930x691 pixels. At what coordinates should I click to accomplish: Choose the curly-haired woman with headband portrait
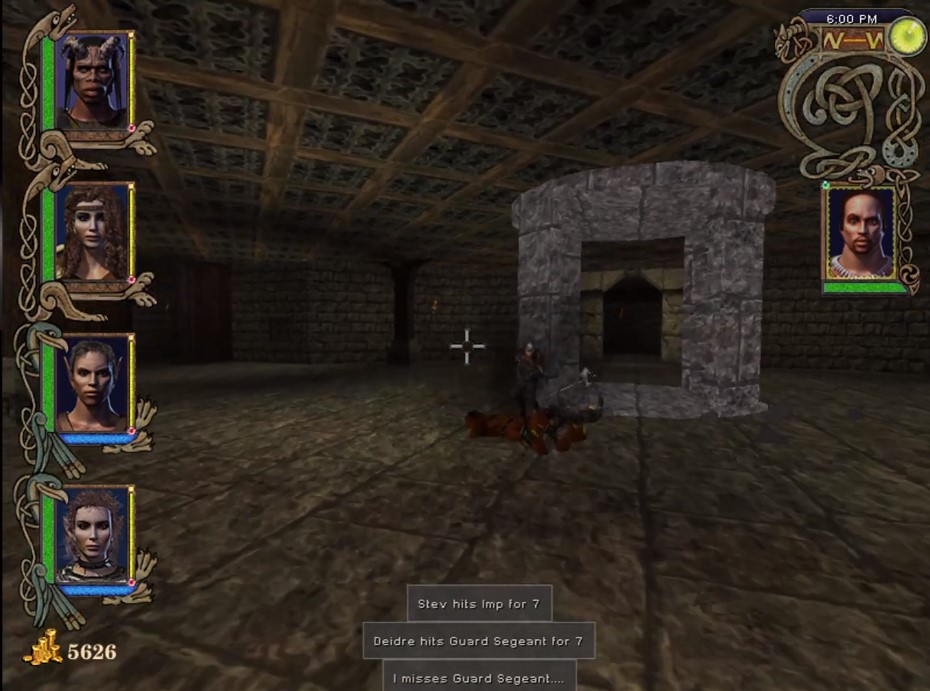[x=92, y=231]
